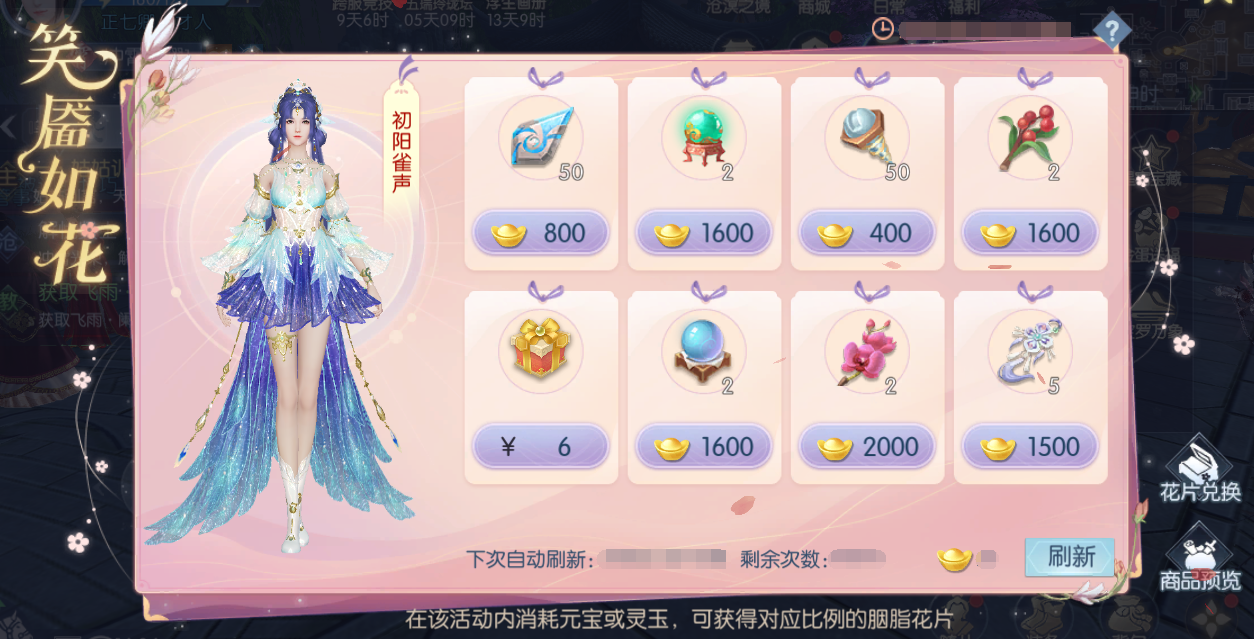This screenshot has height=639, width=1254.
Task: Open the 商品预览 item preview
Action: point(1199,560)
